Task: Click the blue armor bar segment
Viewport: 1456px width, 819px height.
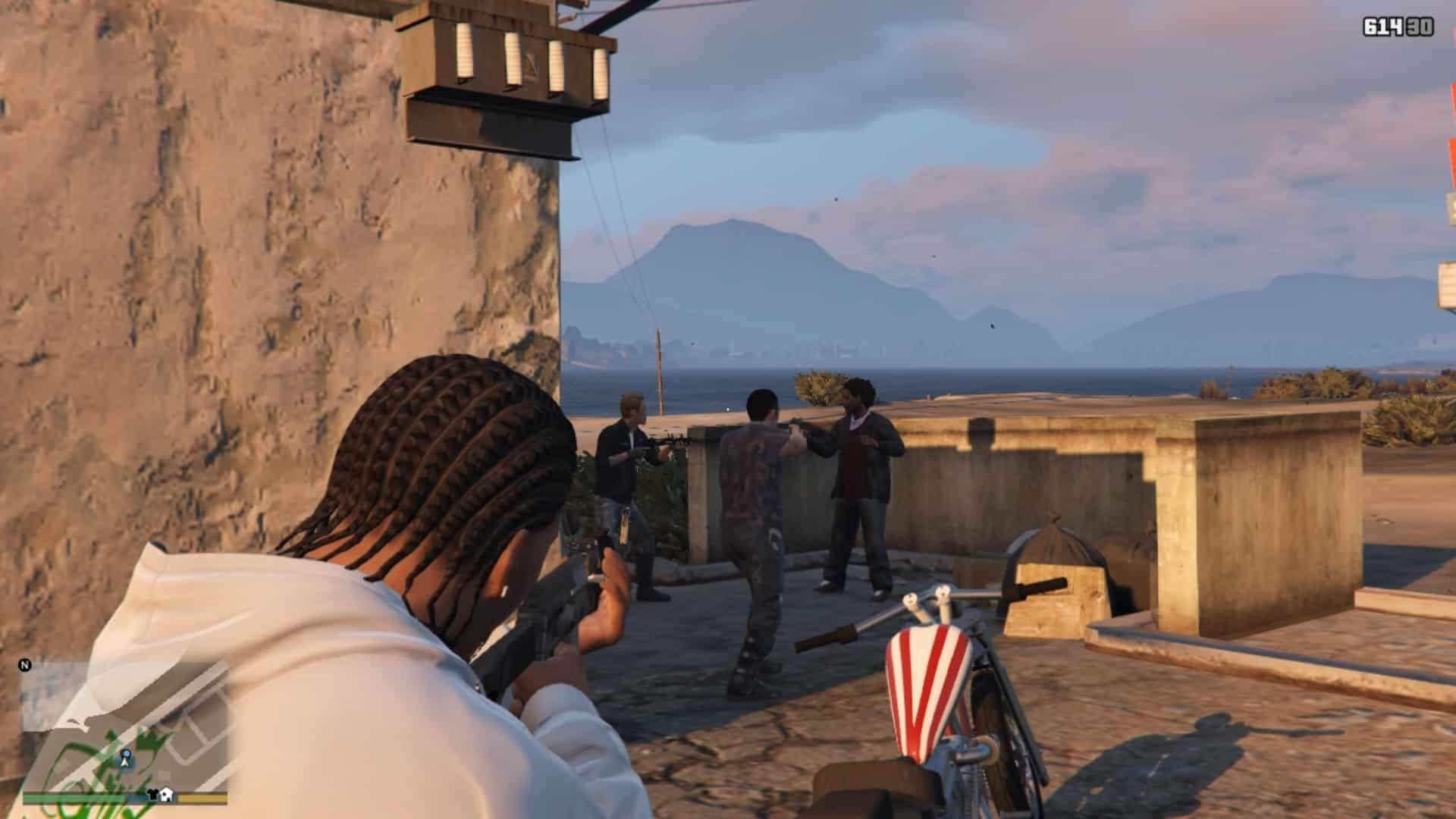Action: [x=136, y=797]
